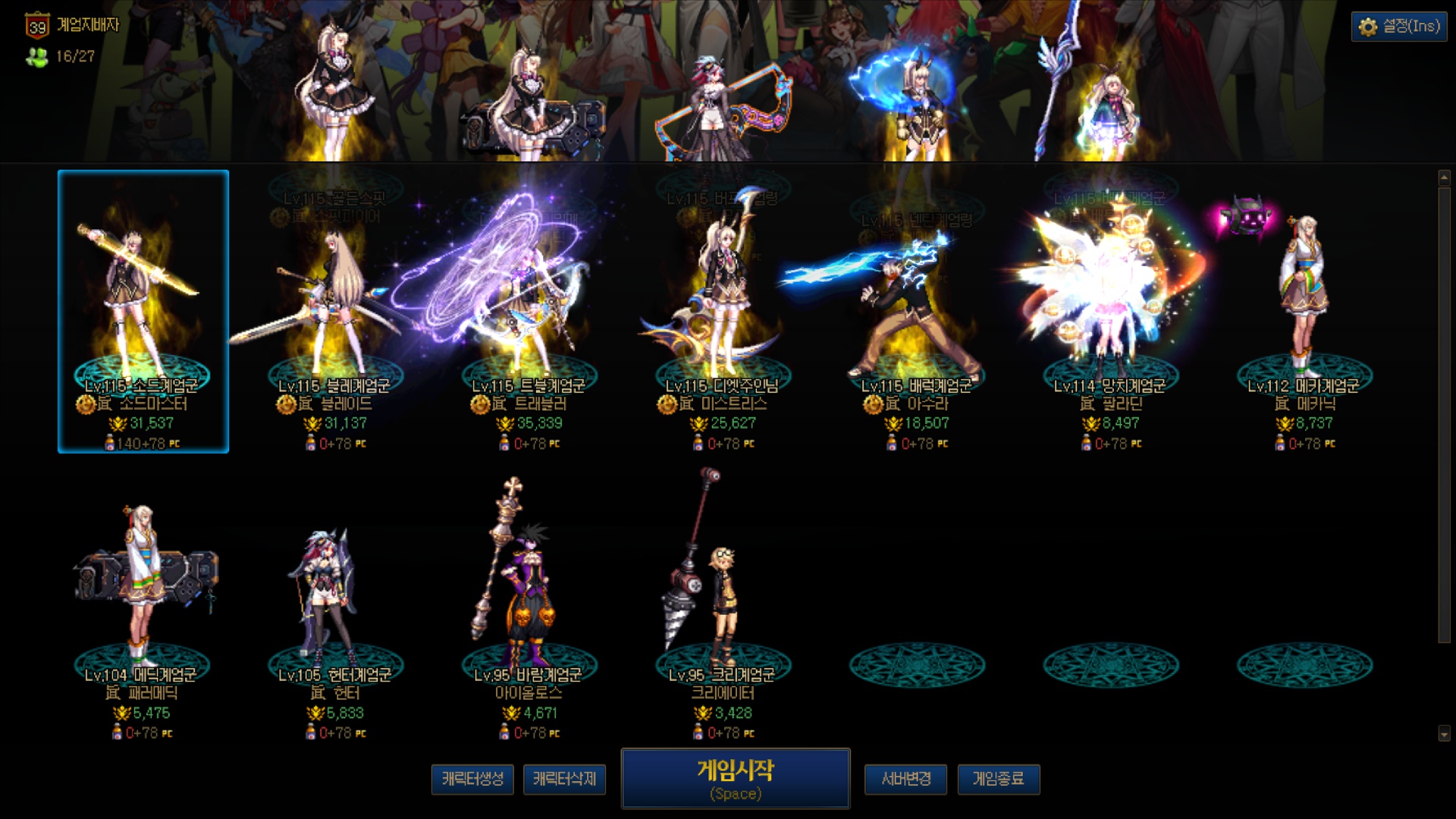Viewport: 1456px width, 819px height.
Task: Start the game with the 게임시작 button
Action: point(735,779)
